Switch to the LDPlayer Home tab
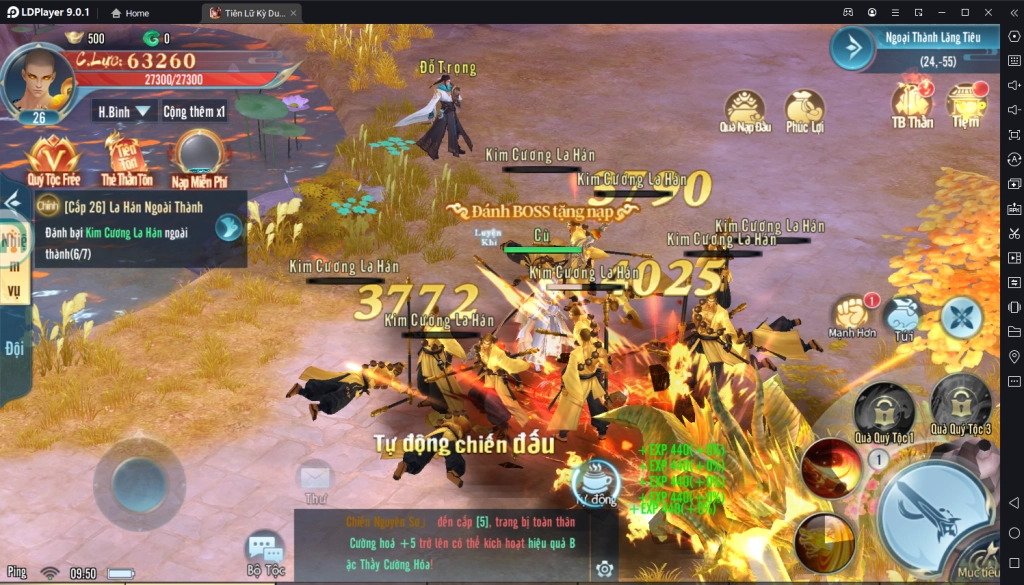Image resolution: width=1024 pixels, height=585 pixels. [x=130, y=13]
